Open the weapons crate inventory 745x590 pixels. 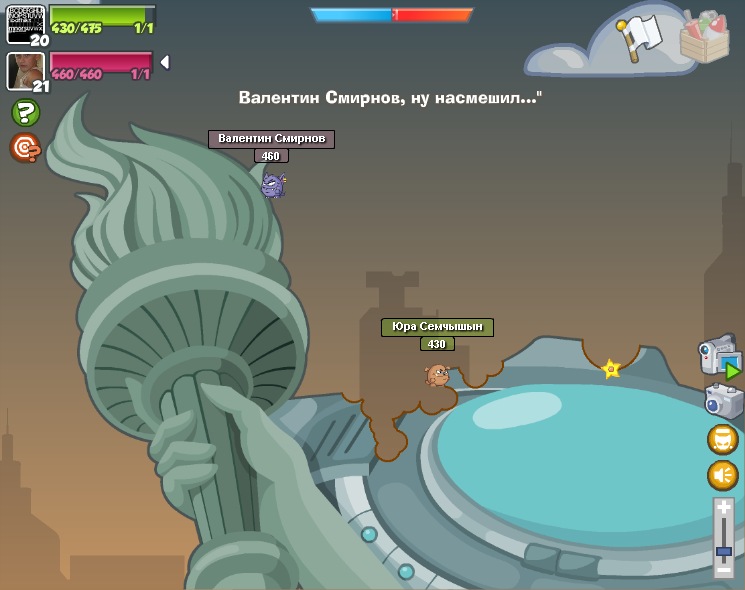(704, 38)
